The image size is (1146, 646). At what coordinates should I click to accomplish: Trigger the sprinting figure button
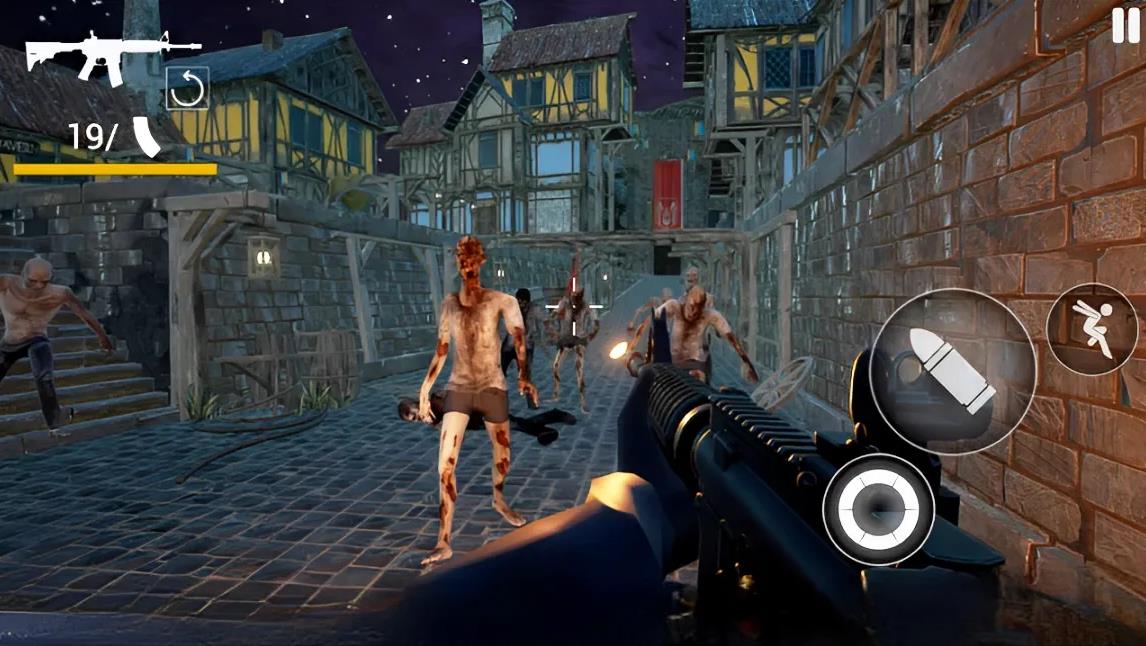(1092, 329)
